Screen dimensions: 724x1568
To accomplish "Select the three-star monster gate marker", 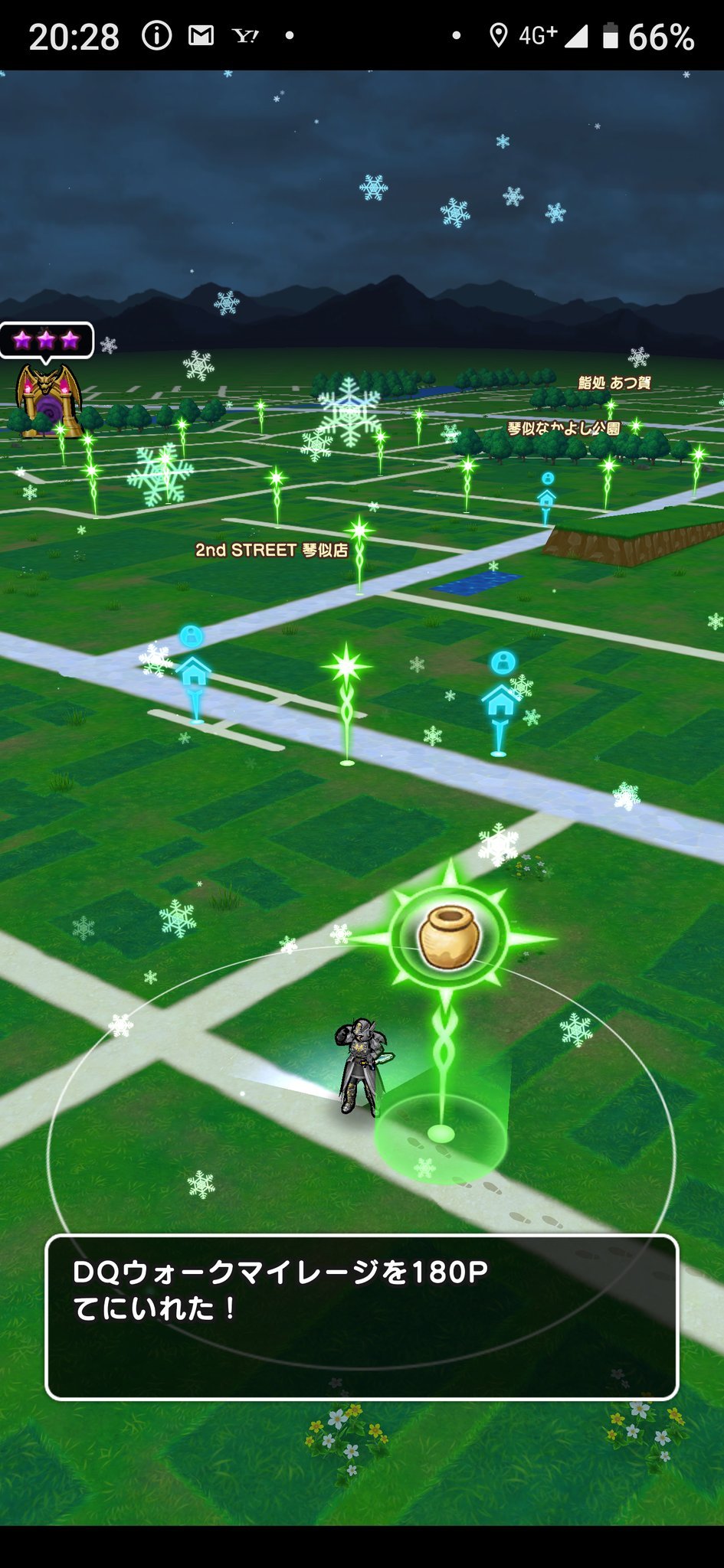I will [48, 400].
